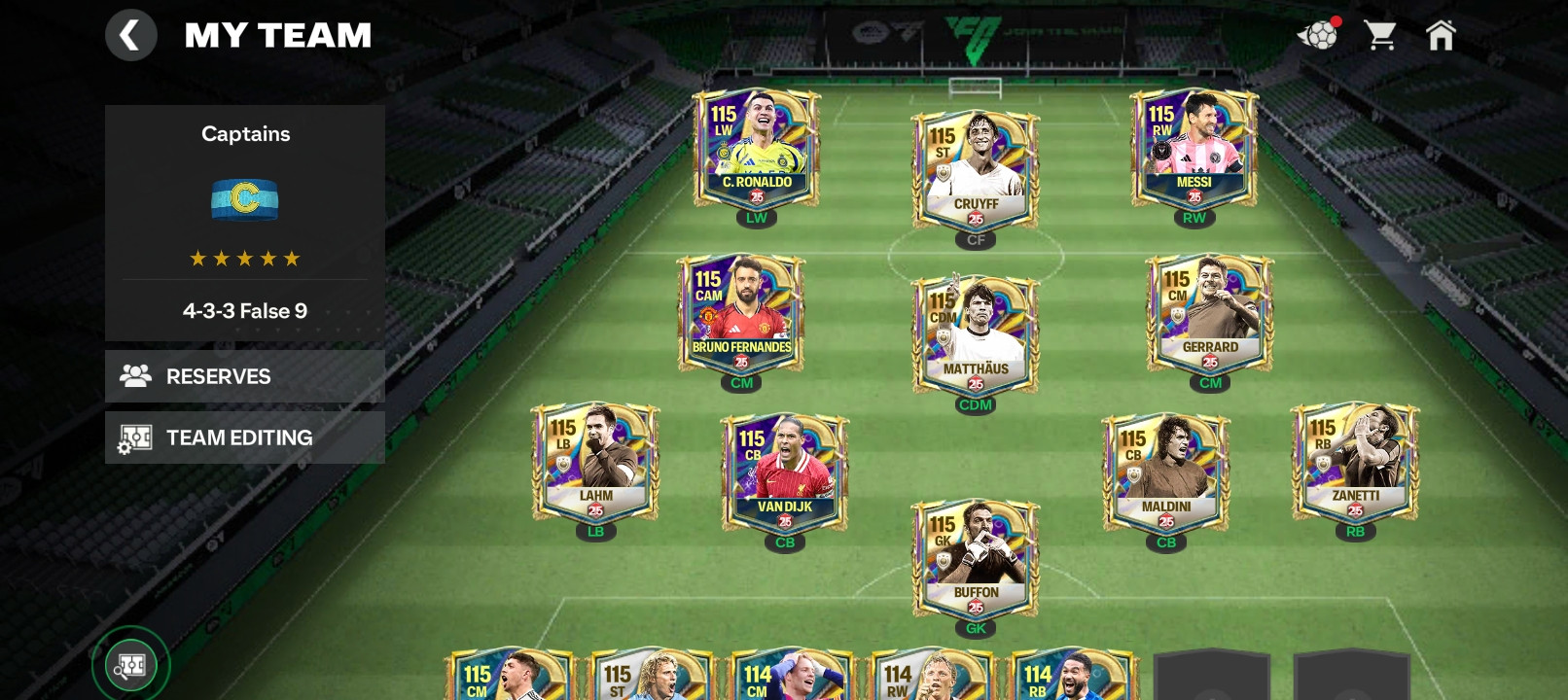Screen dimensions: 1568x700
Task: Select the Gerrard CM card
Action: point(1209,315)
